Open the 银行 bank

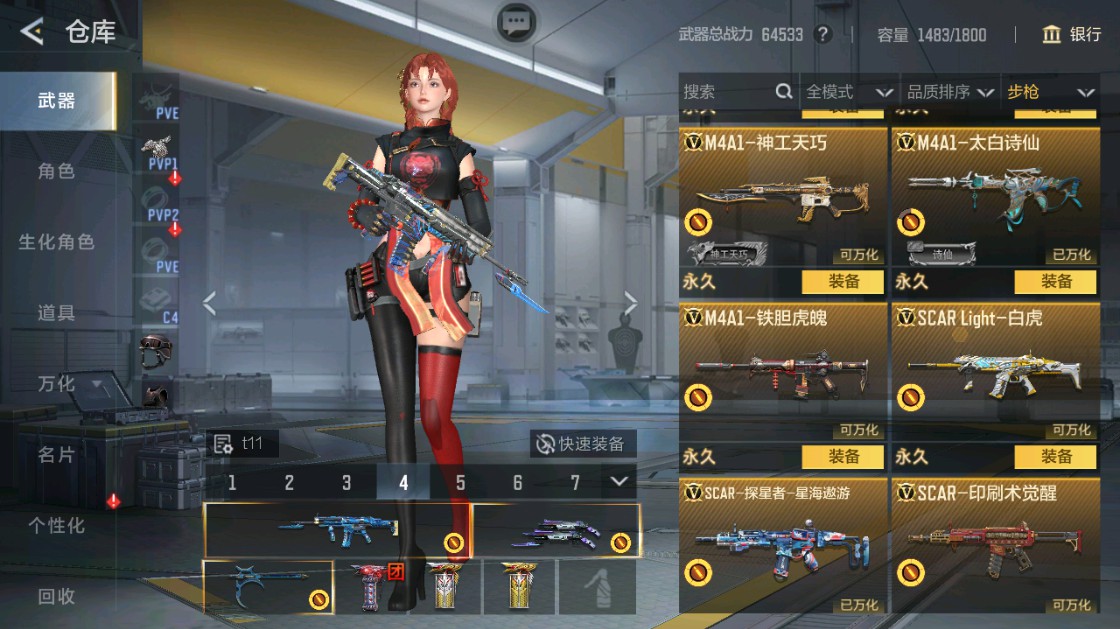pyautogui.click(x=1071, y=35)
